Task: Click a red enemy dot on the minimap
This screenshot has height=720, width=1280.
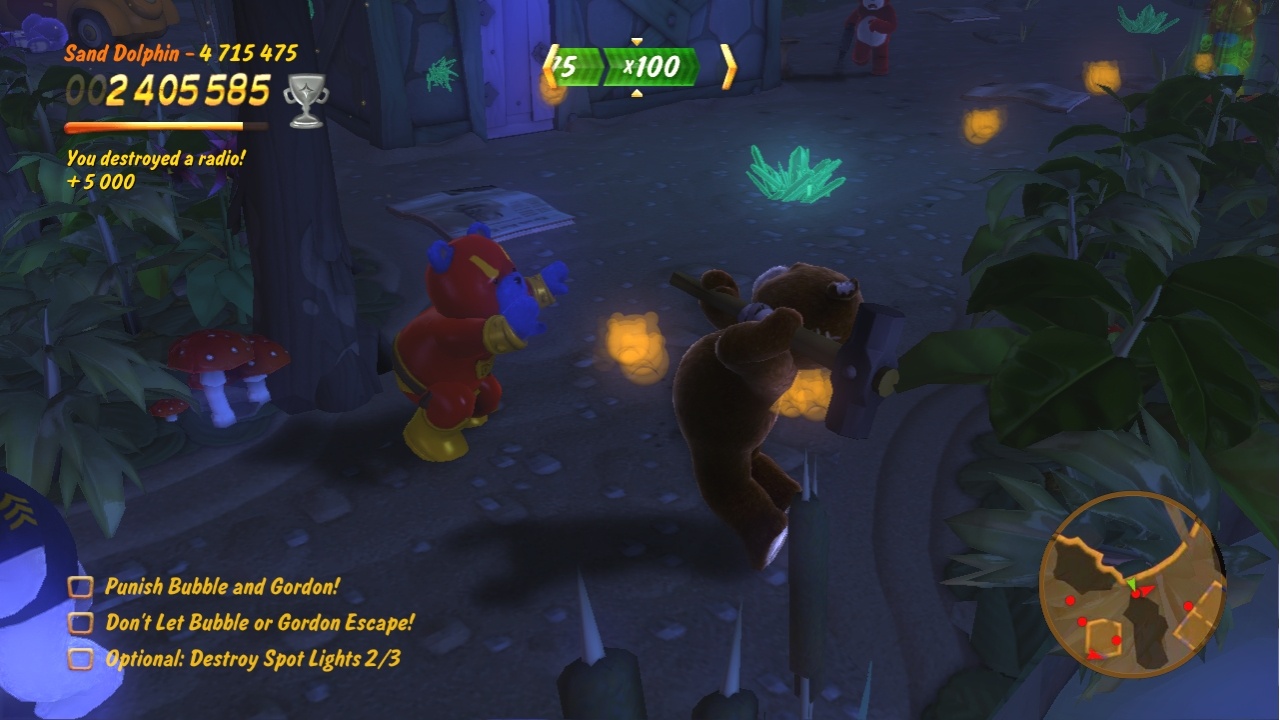Action: (1069, 600)
